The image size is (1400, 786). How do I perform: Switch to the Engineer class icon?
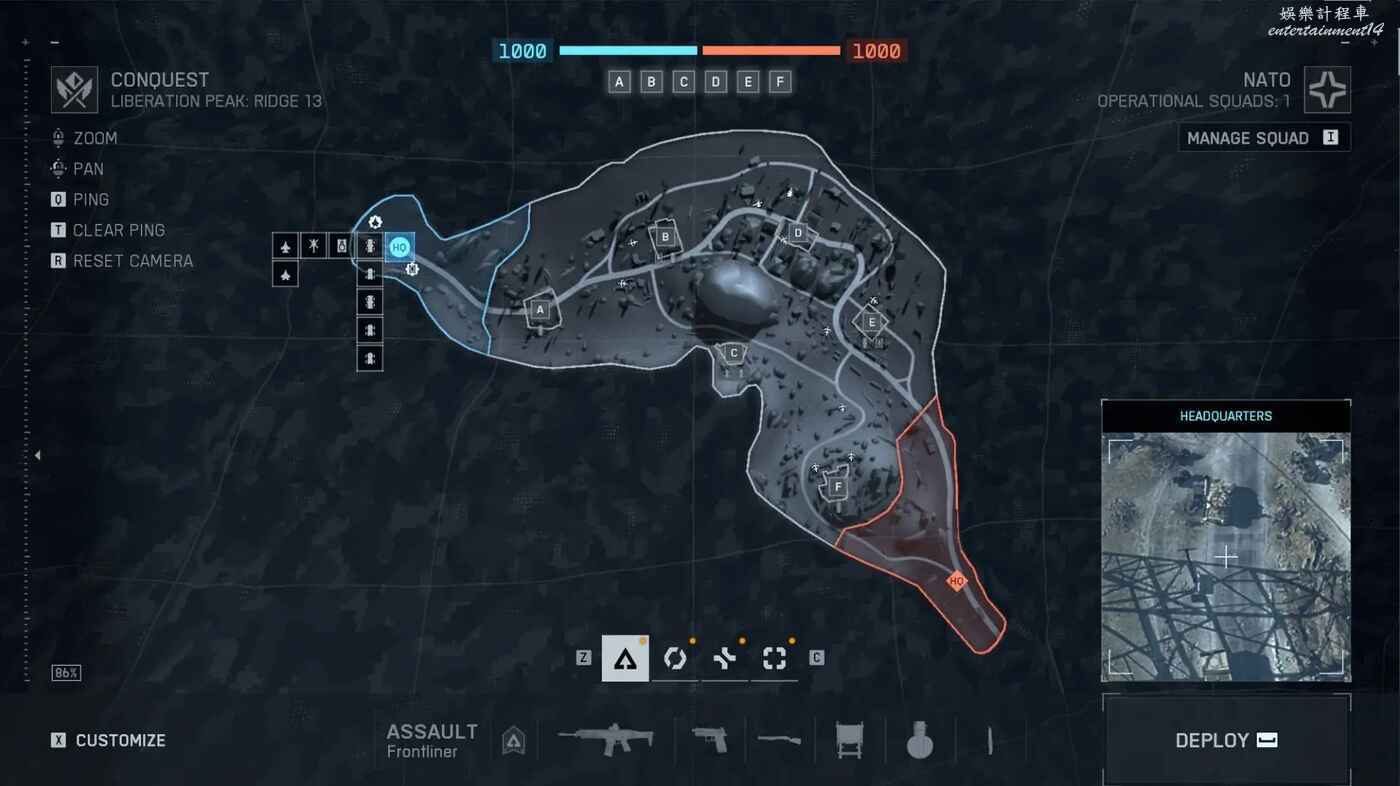point(675,658)
